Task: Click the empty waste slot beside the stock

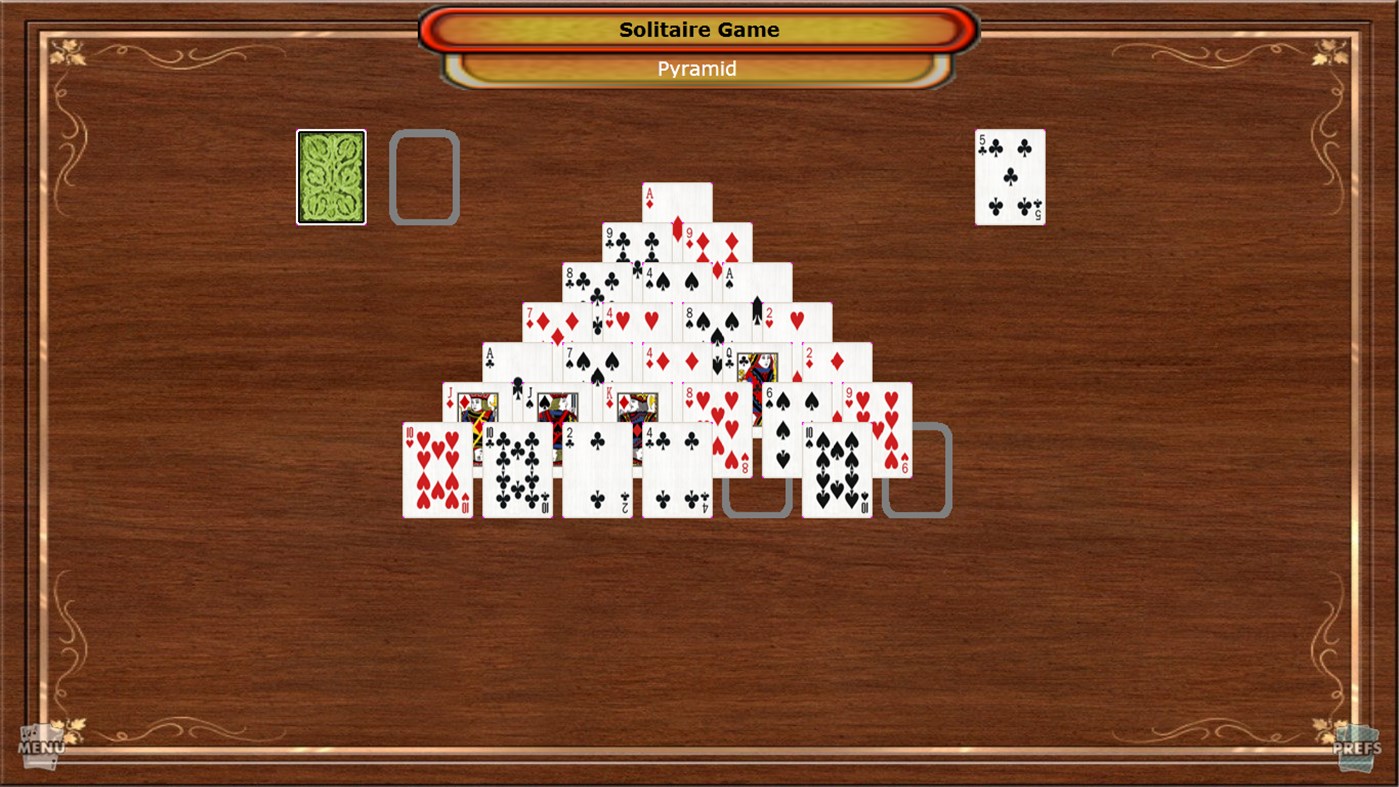Action: point(424,176)
